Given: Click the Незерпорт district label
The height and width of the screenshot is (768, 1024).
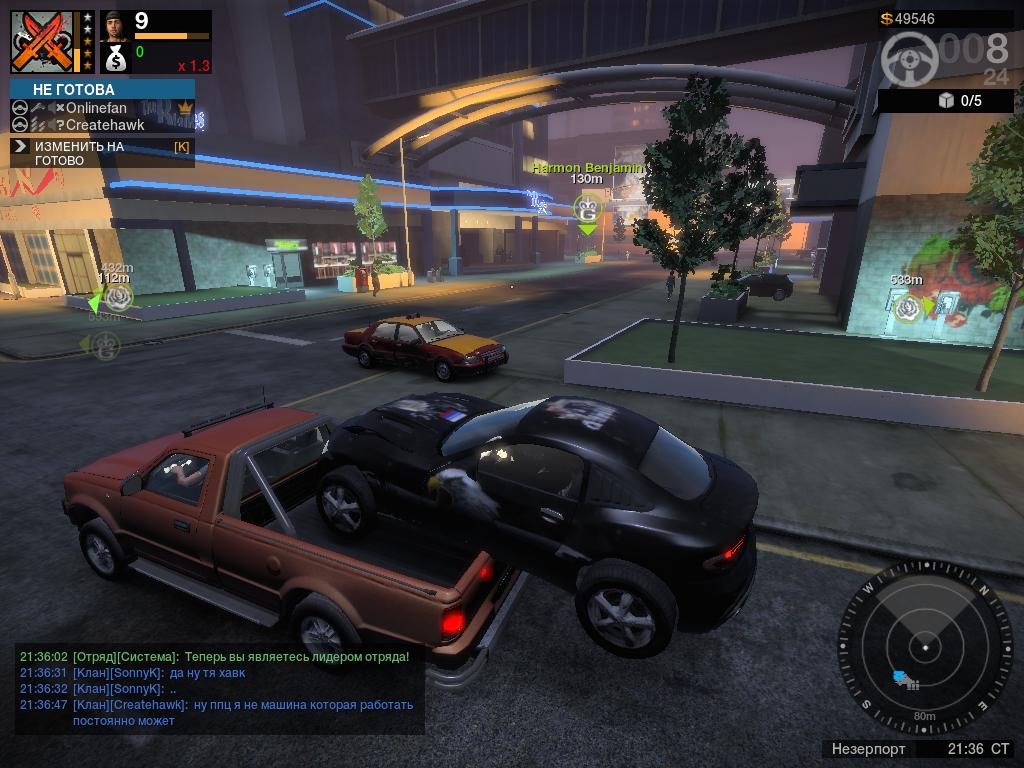Looking at the screenshot, I should (868, 748).
